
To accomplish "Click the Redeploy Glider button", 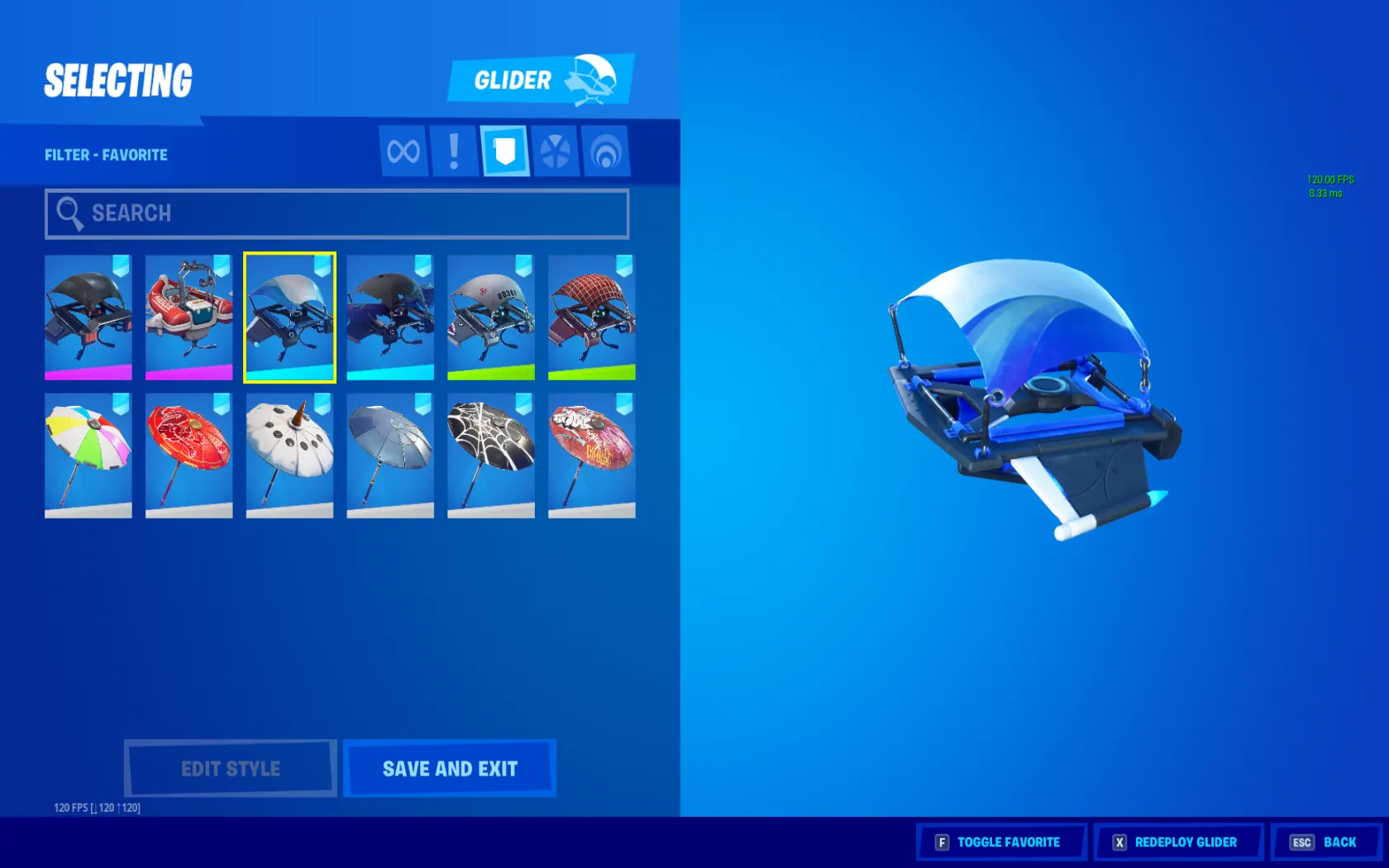I will pyautogui.click(x=1178, y=842).
